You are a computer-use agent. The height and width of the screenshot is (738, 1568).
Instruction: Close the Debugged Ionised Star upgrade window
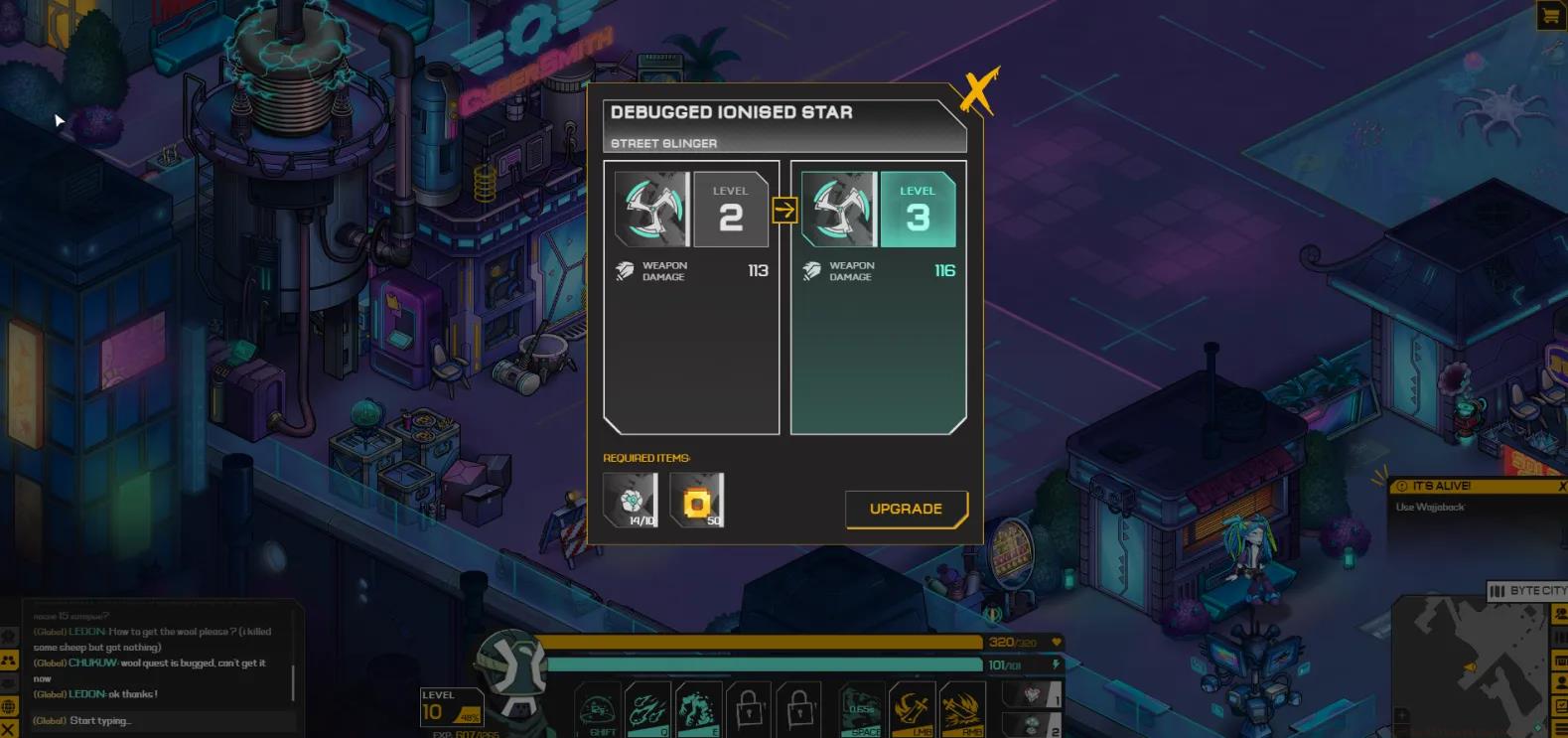pos(978,92)
